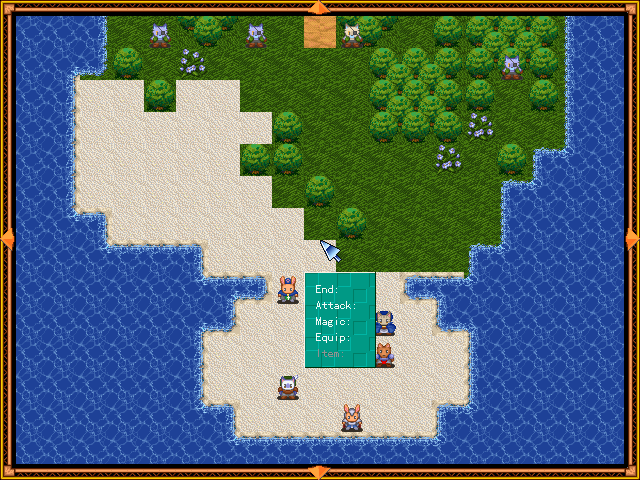Choose the Equip option
This screenshot has width=640, height=480.
tap(332, 338)
